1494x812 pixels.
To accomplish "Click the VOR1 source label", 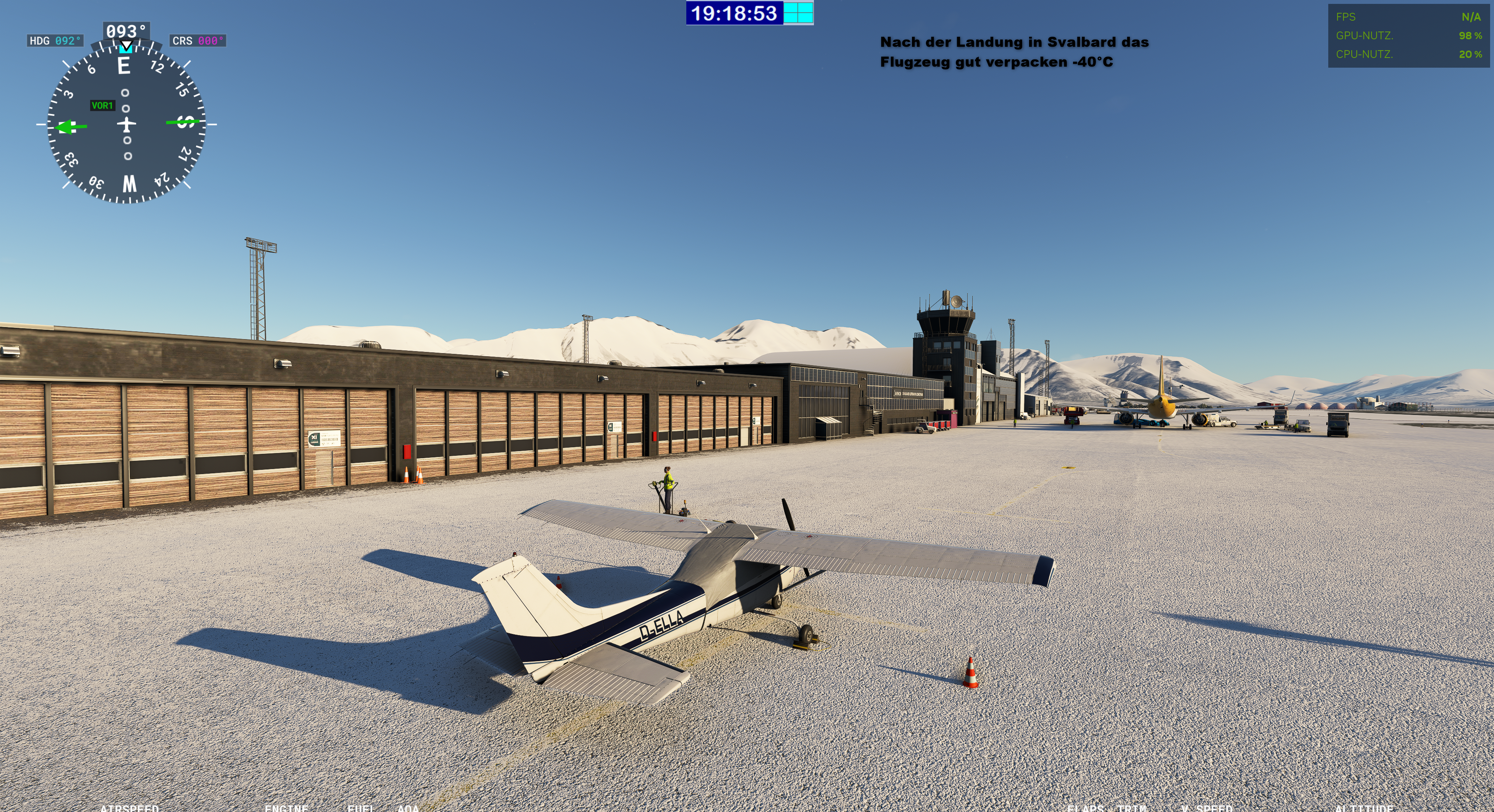I will coord(102,105).
